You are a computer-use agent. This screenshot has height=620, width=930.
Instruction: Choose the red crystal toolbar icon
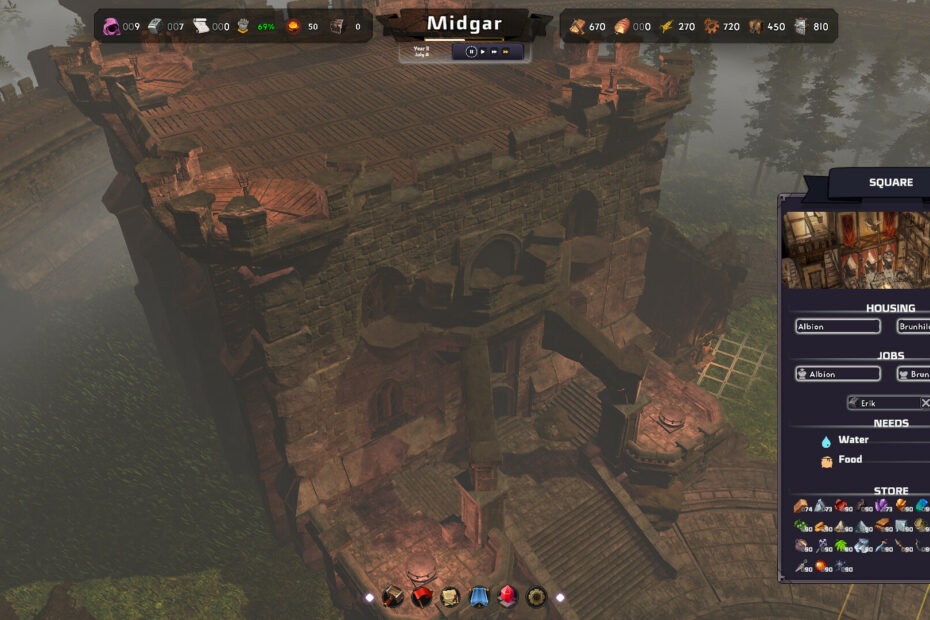[x=507, y=597]
